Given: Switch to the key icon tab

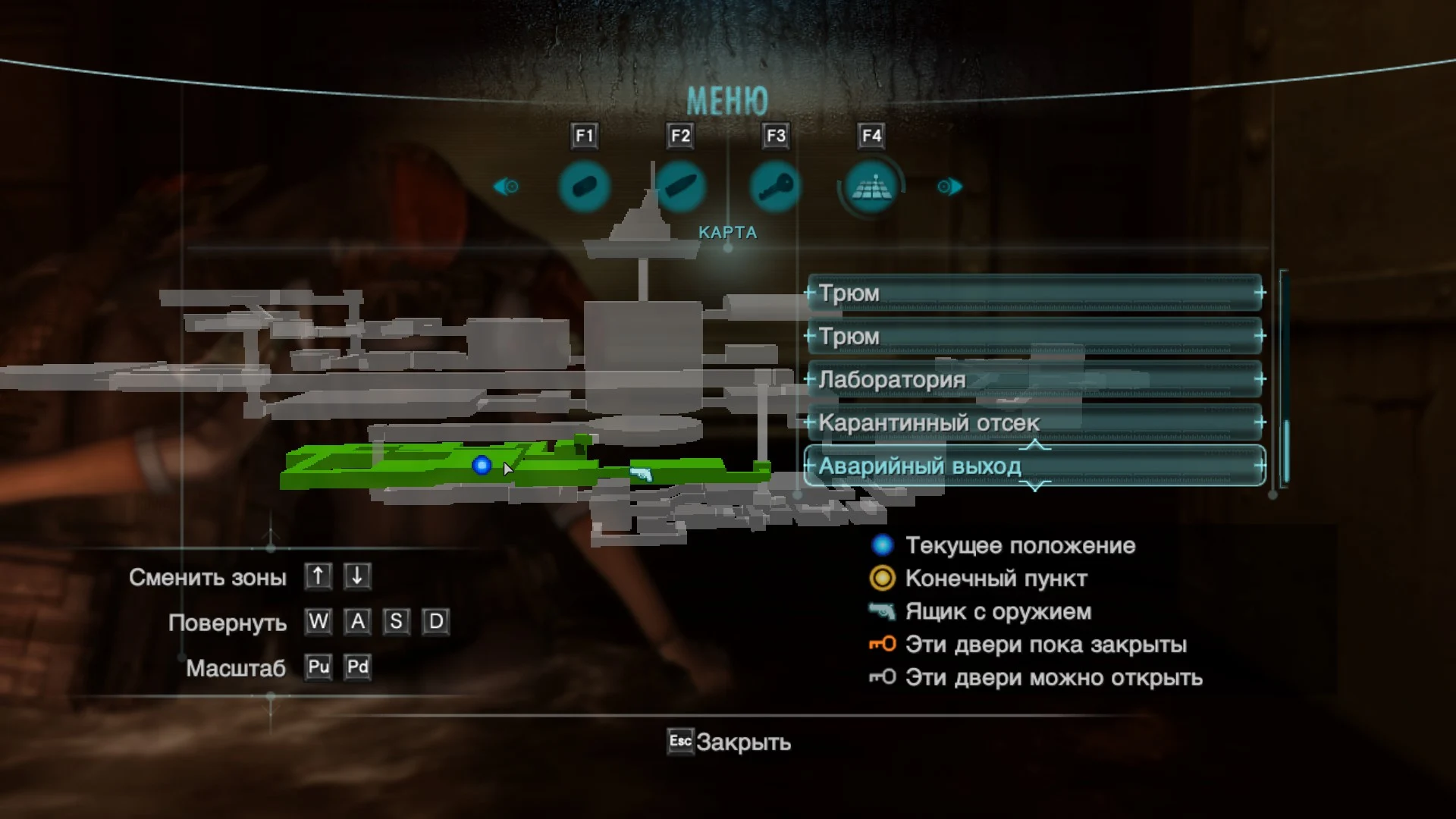Looking at the screenshot, I should 775,187.
